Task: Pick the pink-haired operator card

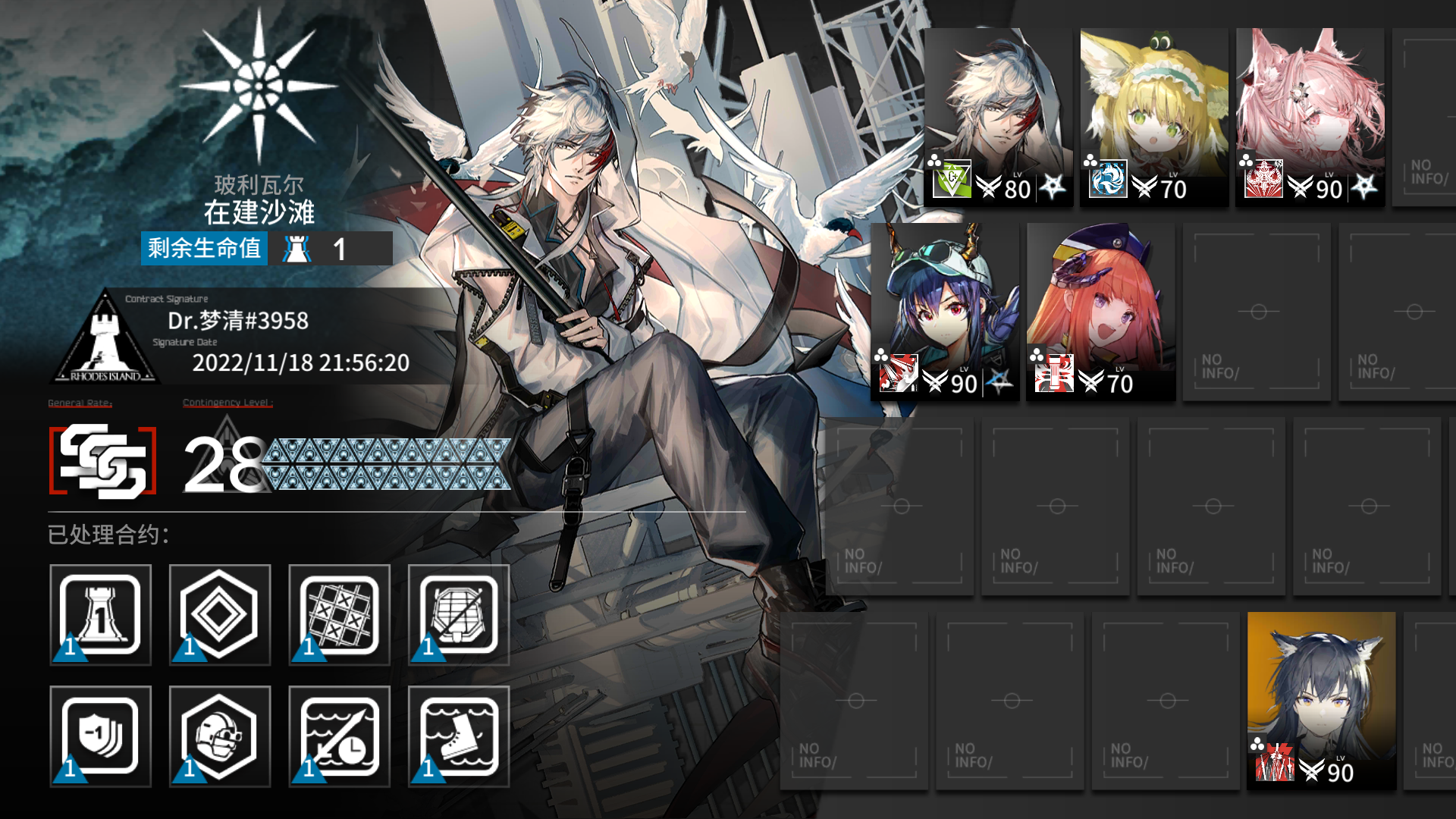Action: coord(1310,117)
